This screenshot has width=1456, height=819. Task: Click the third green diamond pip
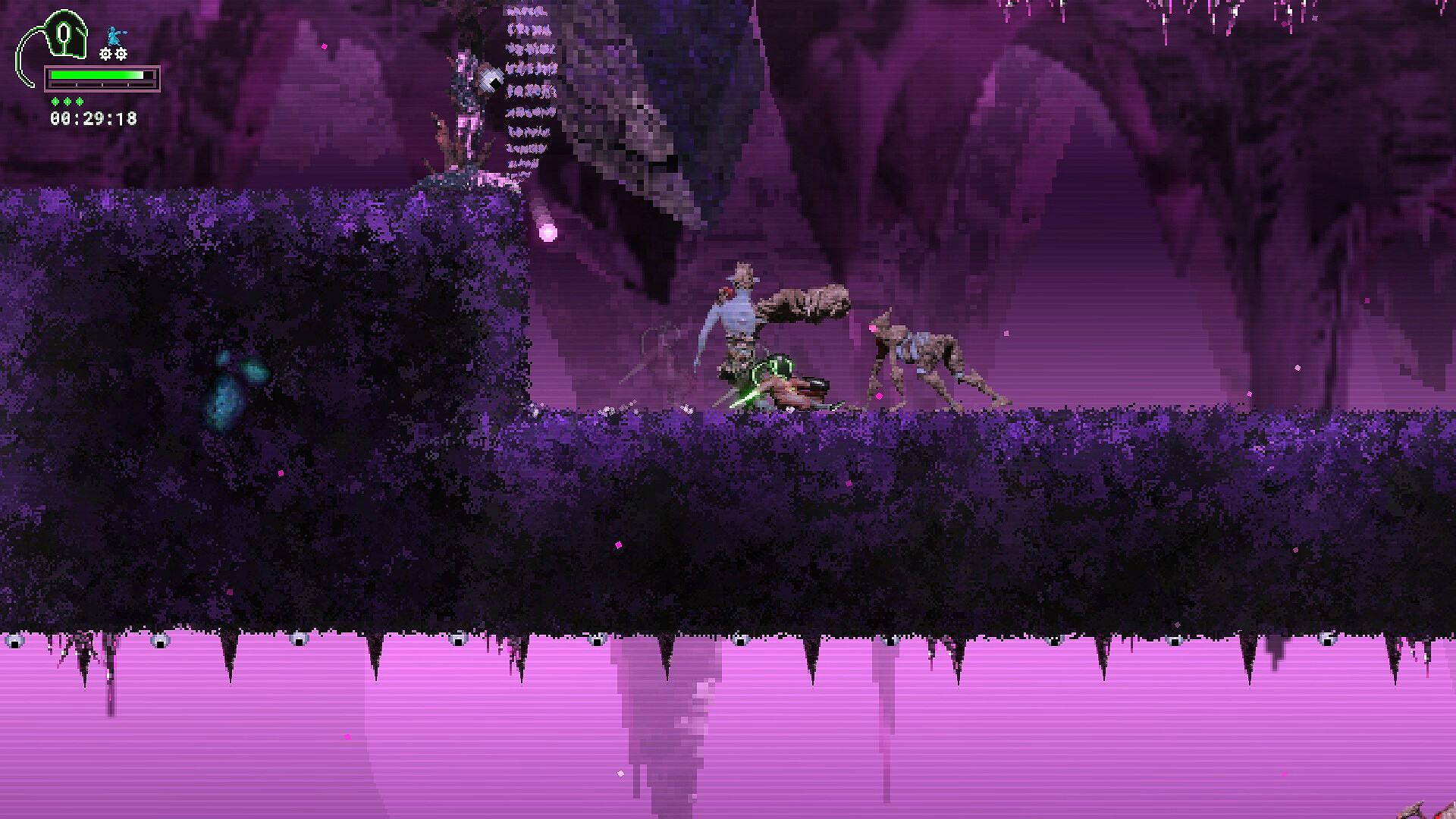[x=79, y=101]
